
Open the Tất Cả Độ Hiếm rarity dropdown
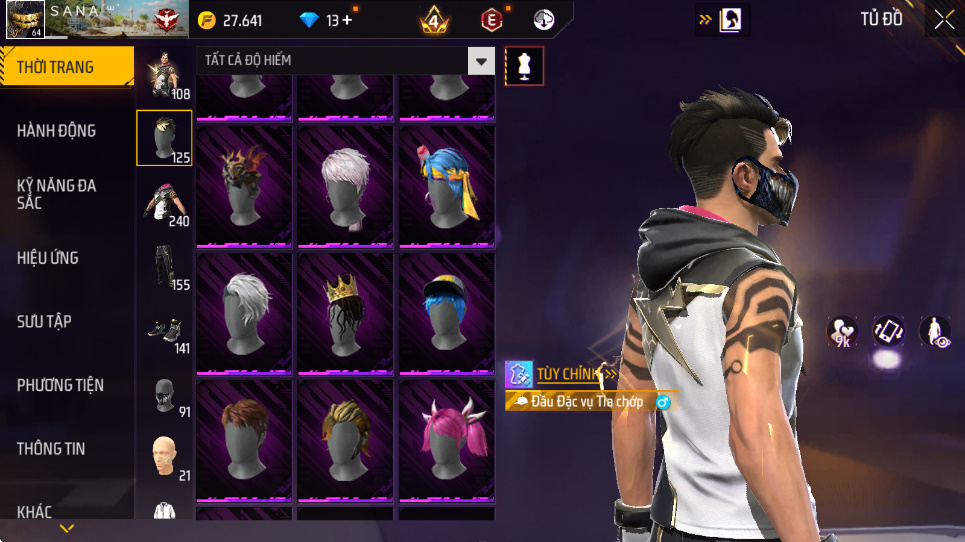(x=482, y=61)
